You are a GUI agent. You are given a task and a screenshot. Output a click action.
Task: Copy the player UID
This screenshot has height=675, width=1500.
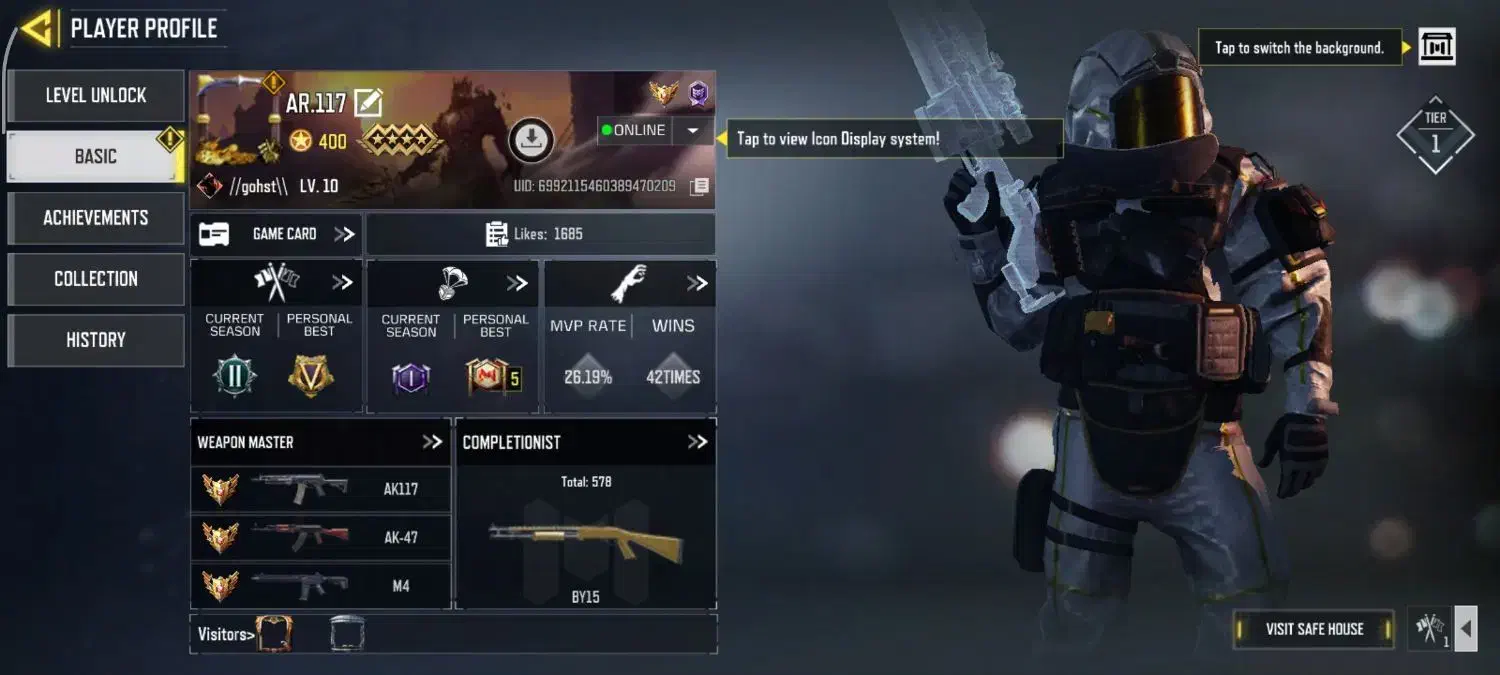[x=700, y=186]
